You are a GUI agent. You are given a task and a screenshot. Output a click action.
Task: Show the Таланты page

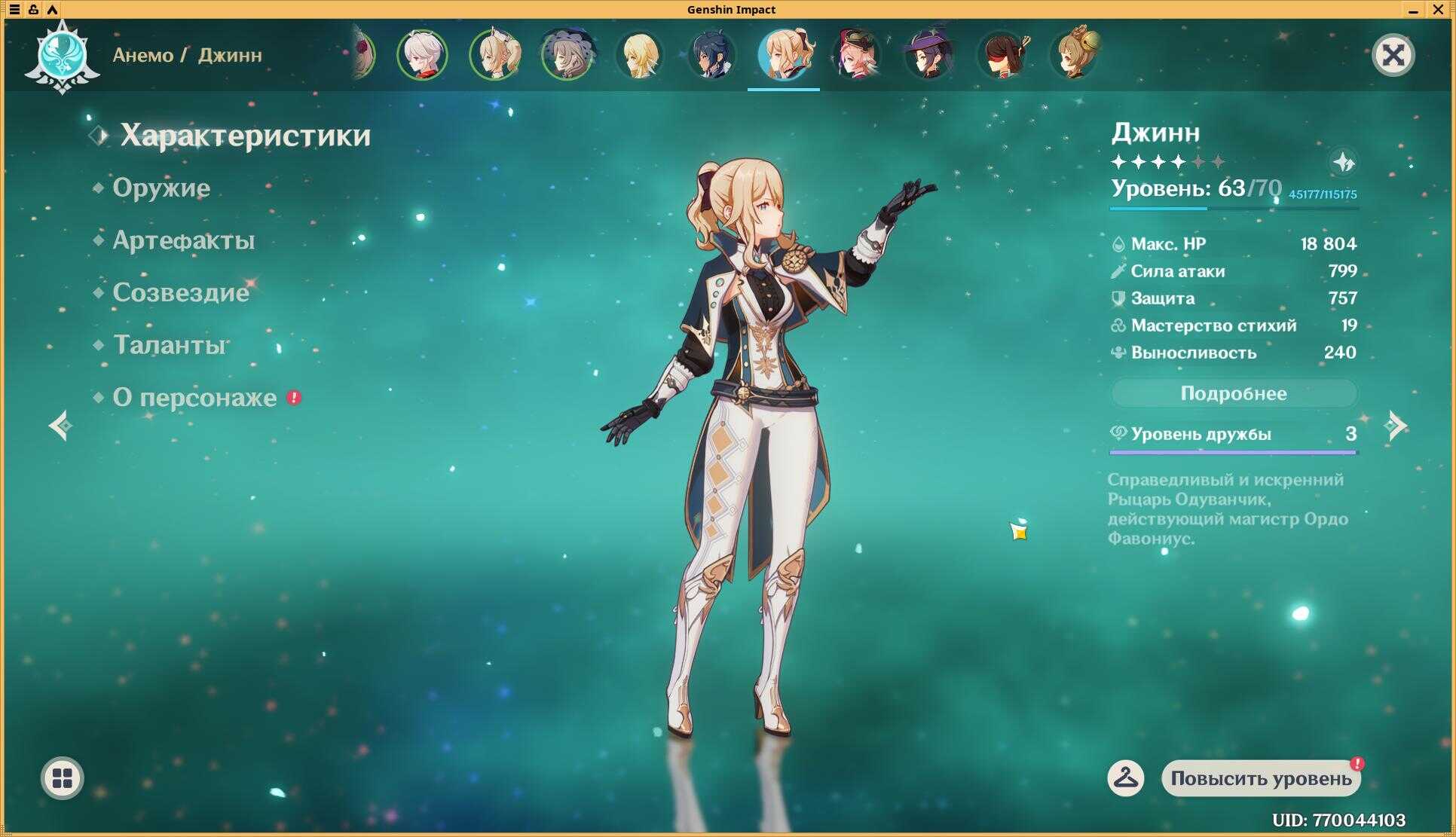[170, 345]
